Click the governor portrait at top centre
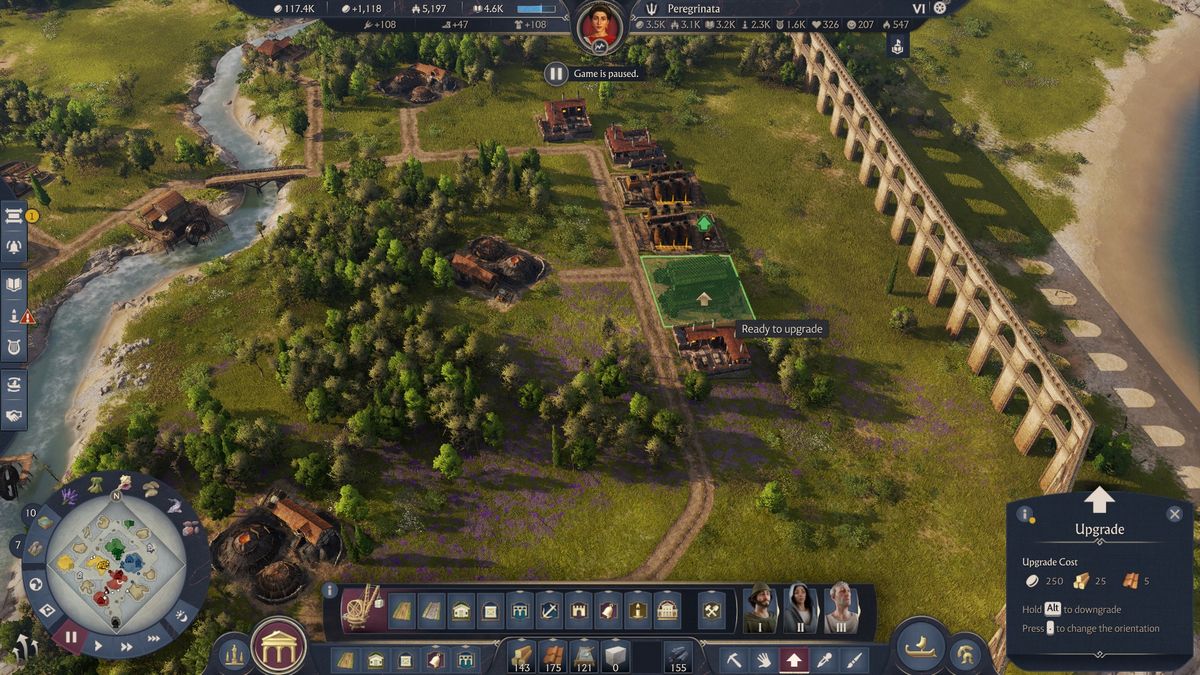This screenshot has width=1200, height=675. 600,27
